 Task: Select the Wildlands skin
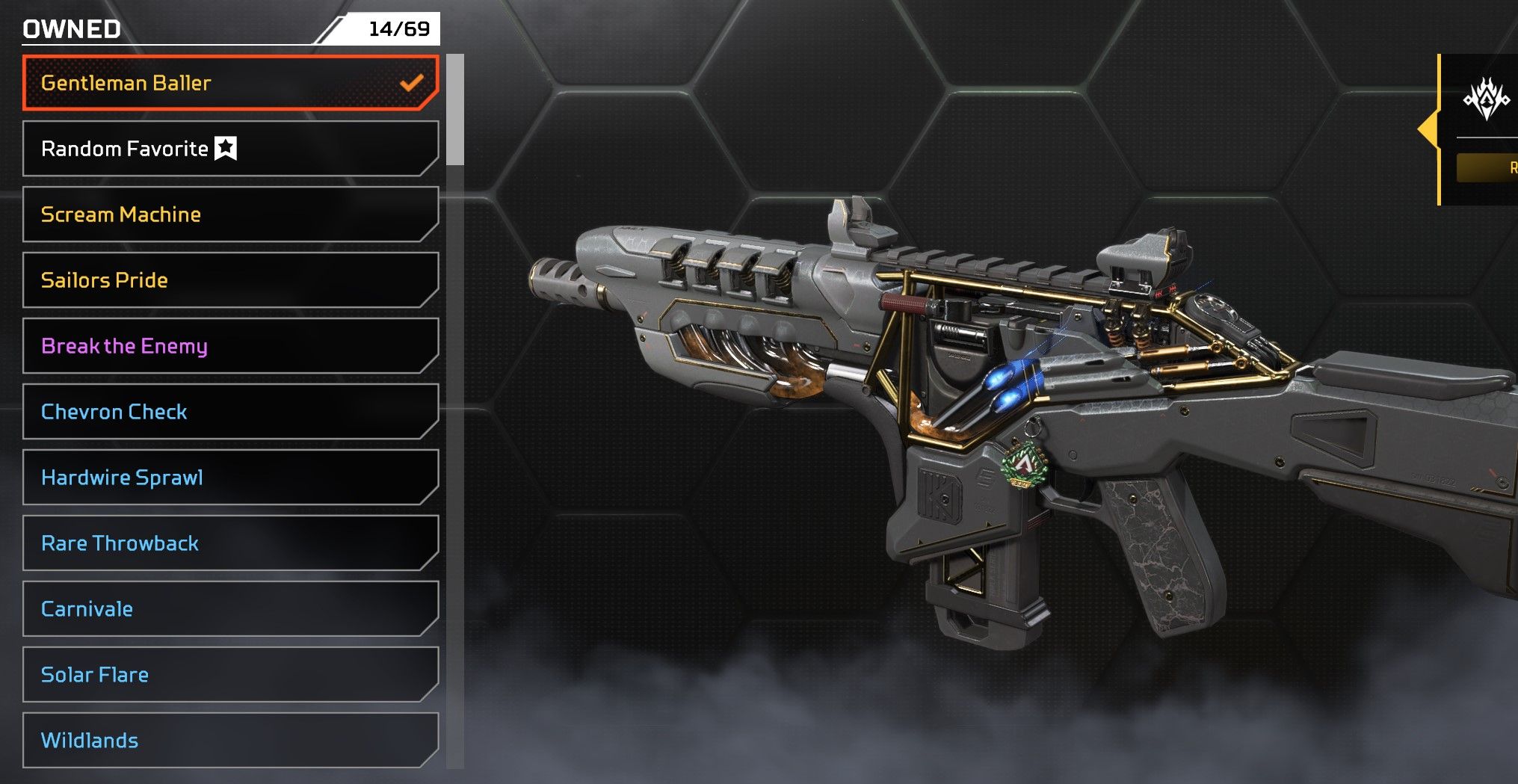click(x=230, y=741)
